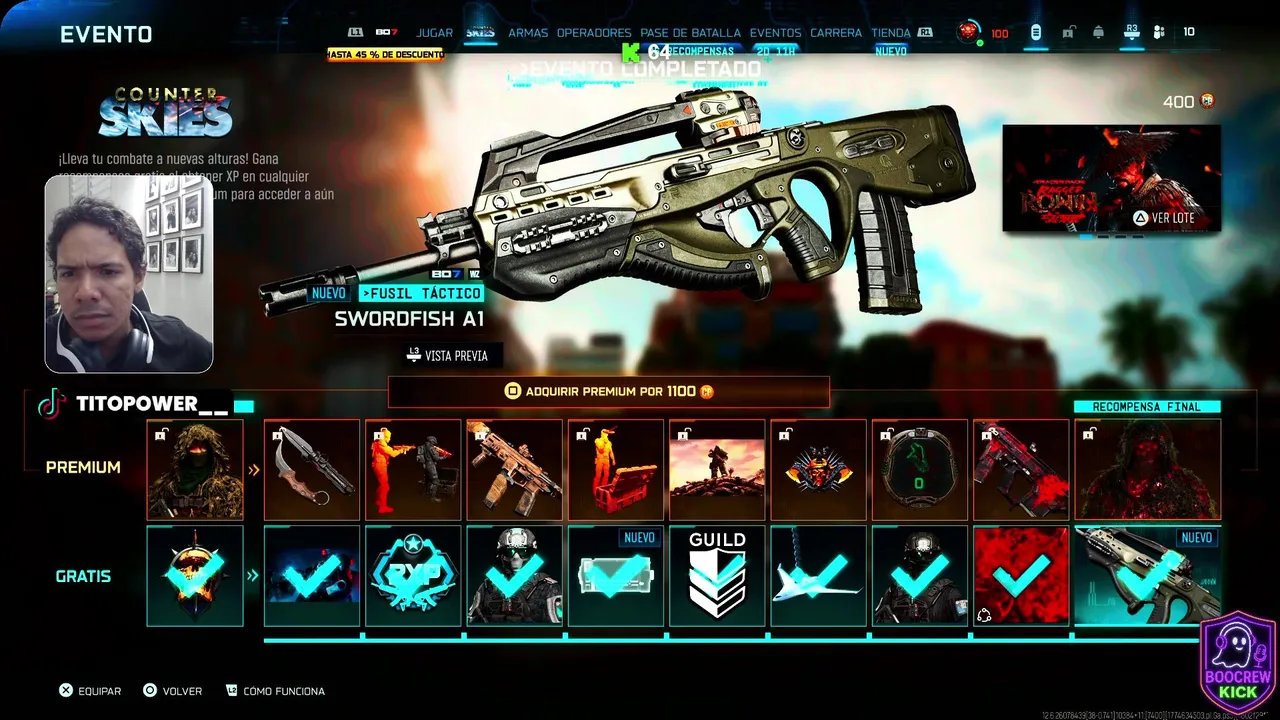Image resolution: width=1280 pixels, height=720 pixels.
Task: Open Pase de Batalla tab
Action: tap(690, 33)
